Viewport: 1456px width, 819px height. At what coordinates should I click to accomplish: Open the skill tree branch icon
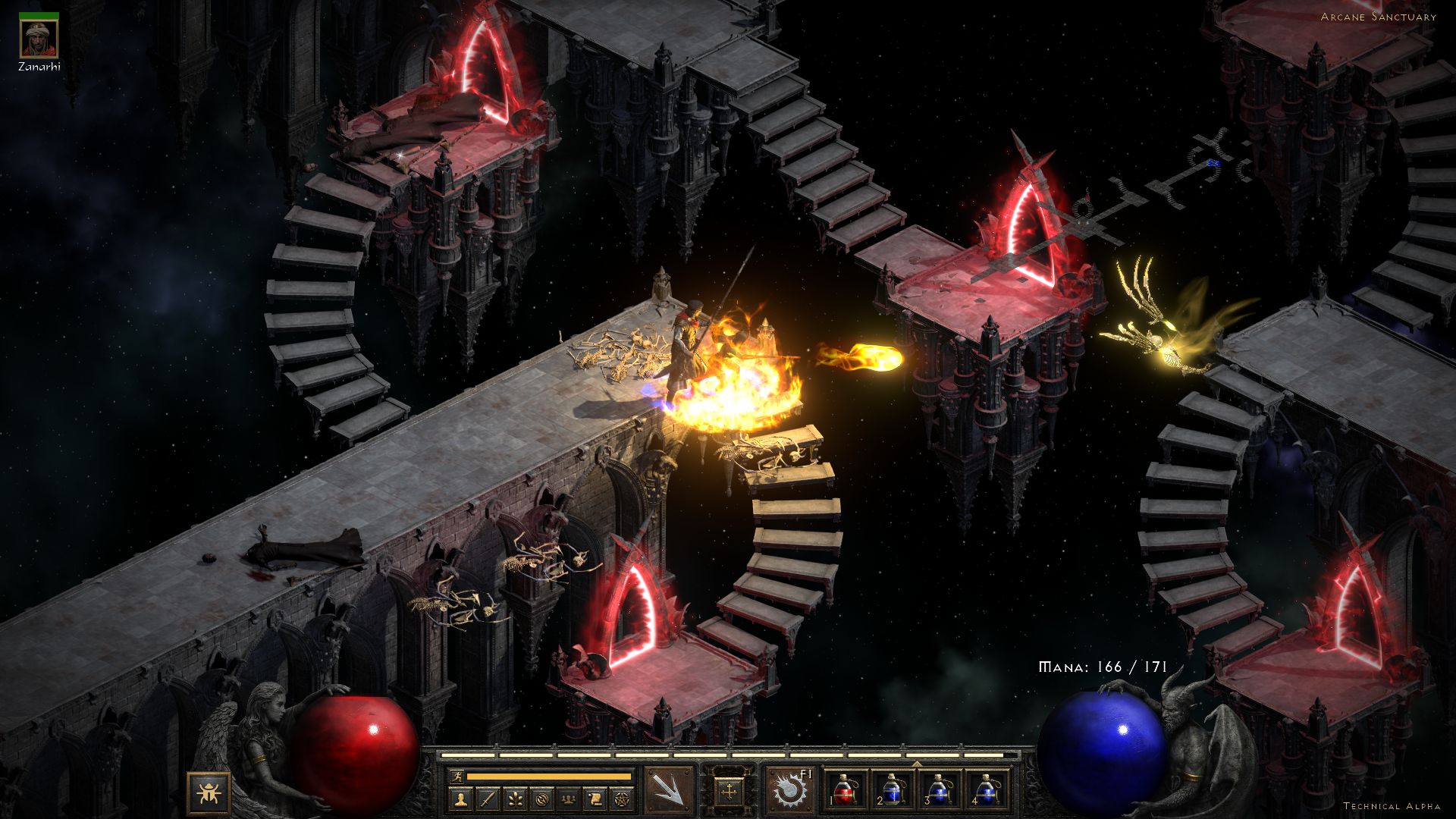516,799
